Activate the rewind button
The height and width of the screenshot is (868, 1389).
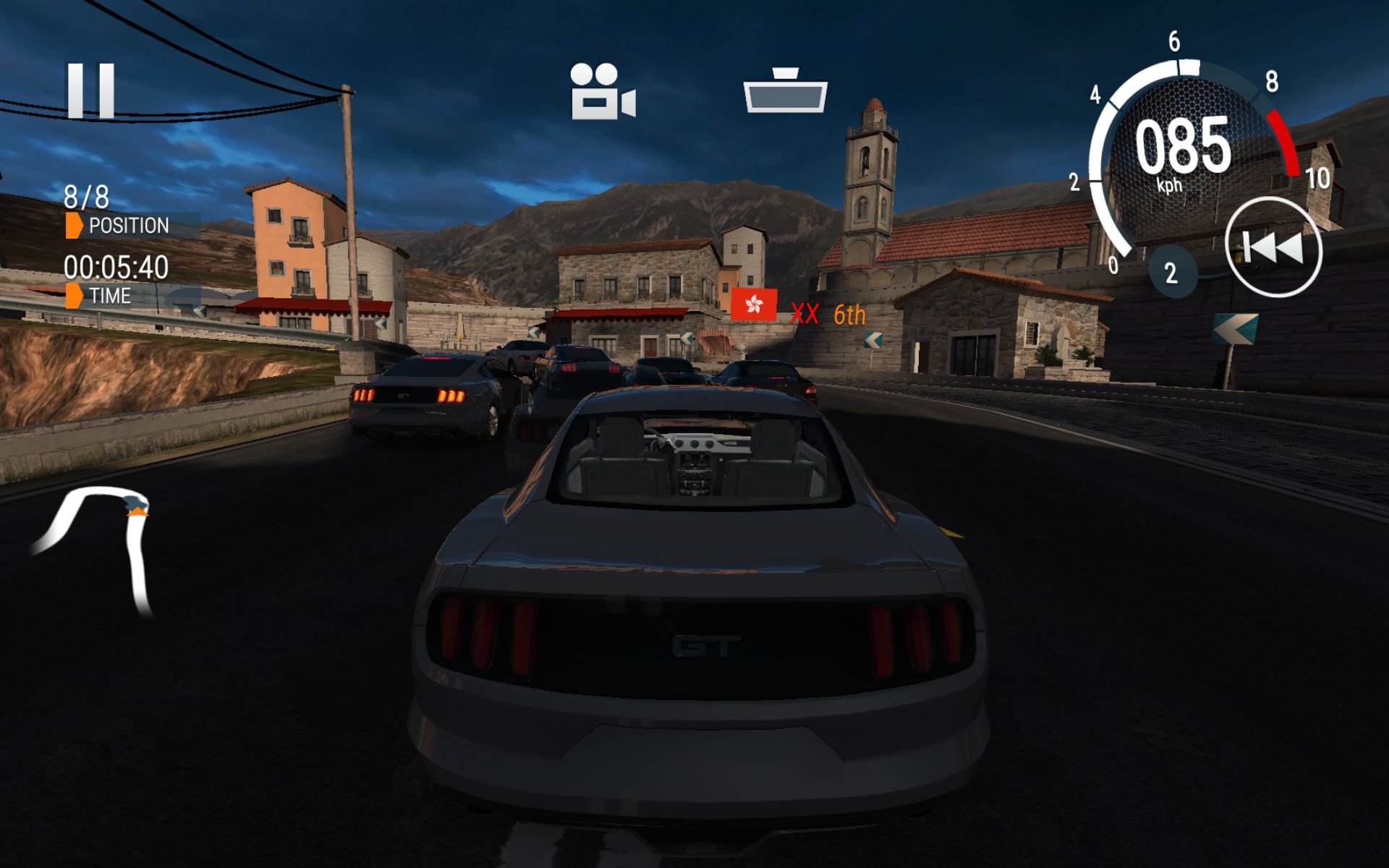tap(1273, 247)
